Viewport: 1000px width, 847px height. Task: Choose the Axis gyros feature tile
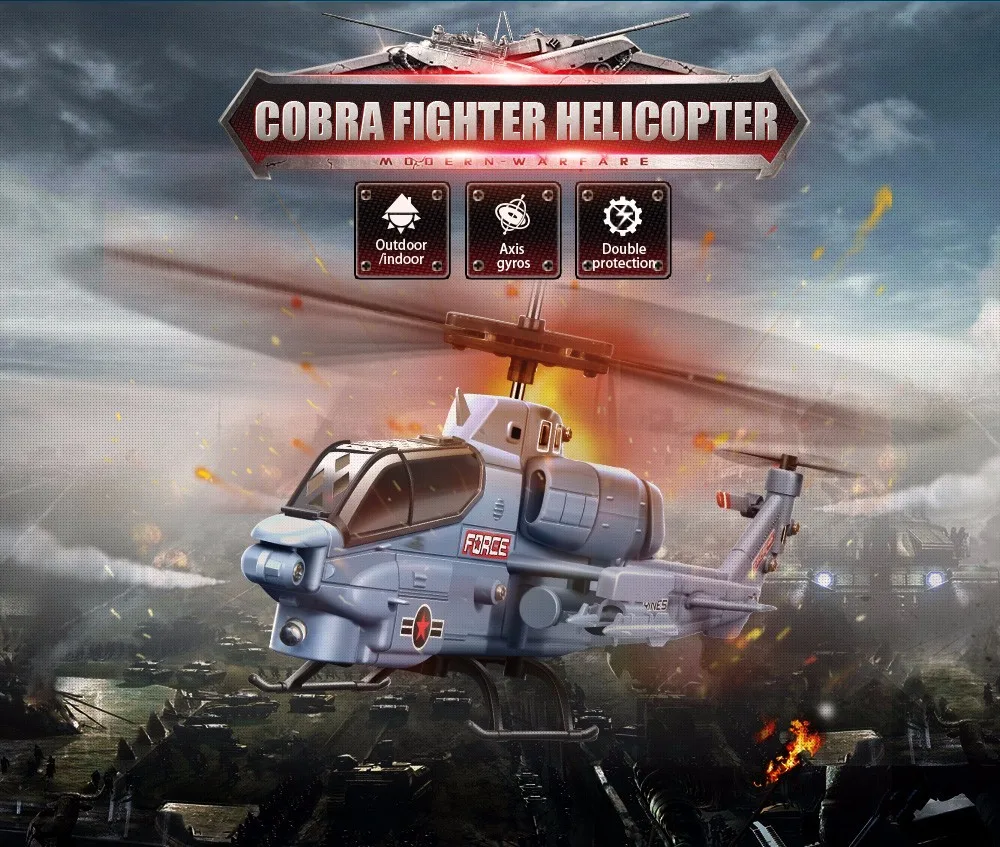(x=512, y=230)
